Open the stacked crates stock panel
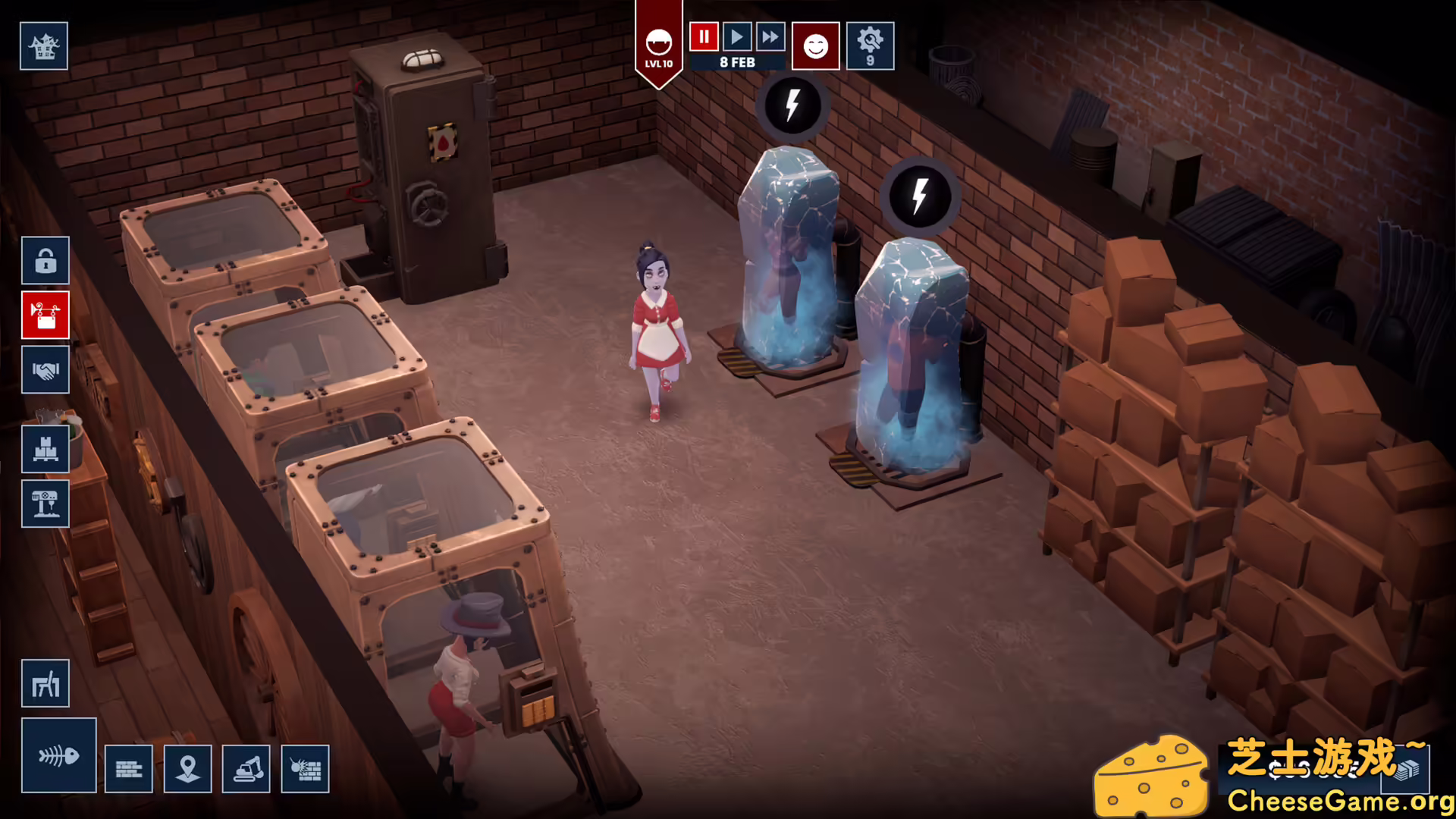This screenshot has width=1456, height=819. tap(45, 449)
